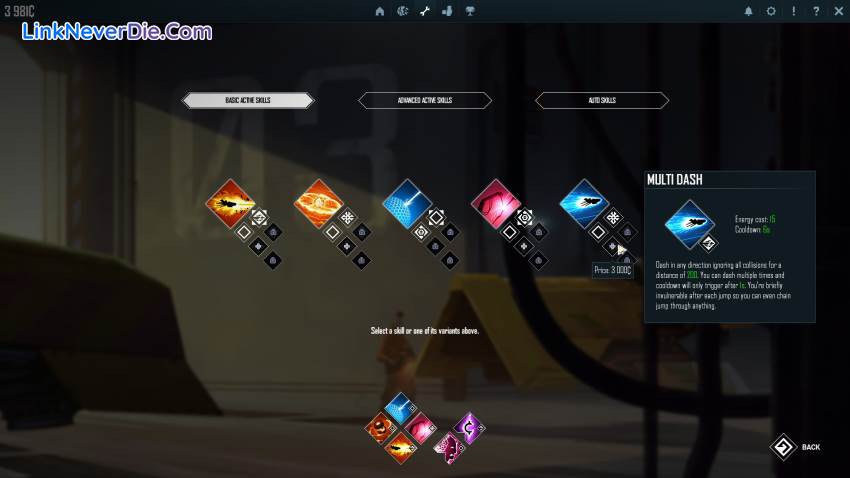Open notifications bell icon
850x478 pixels.
(x=748, y=11)
